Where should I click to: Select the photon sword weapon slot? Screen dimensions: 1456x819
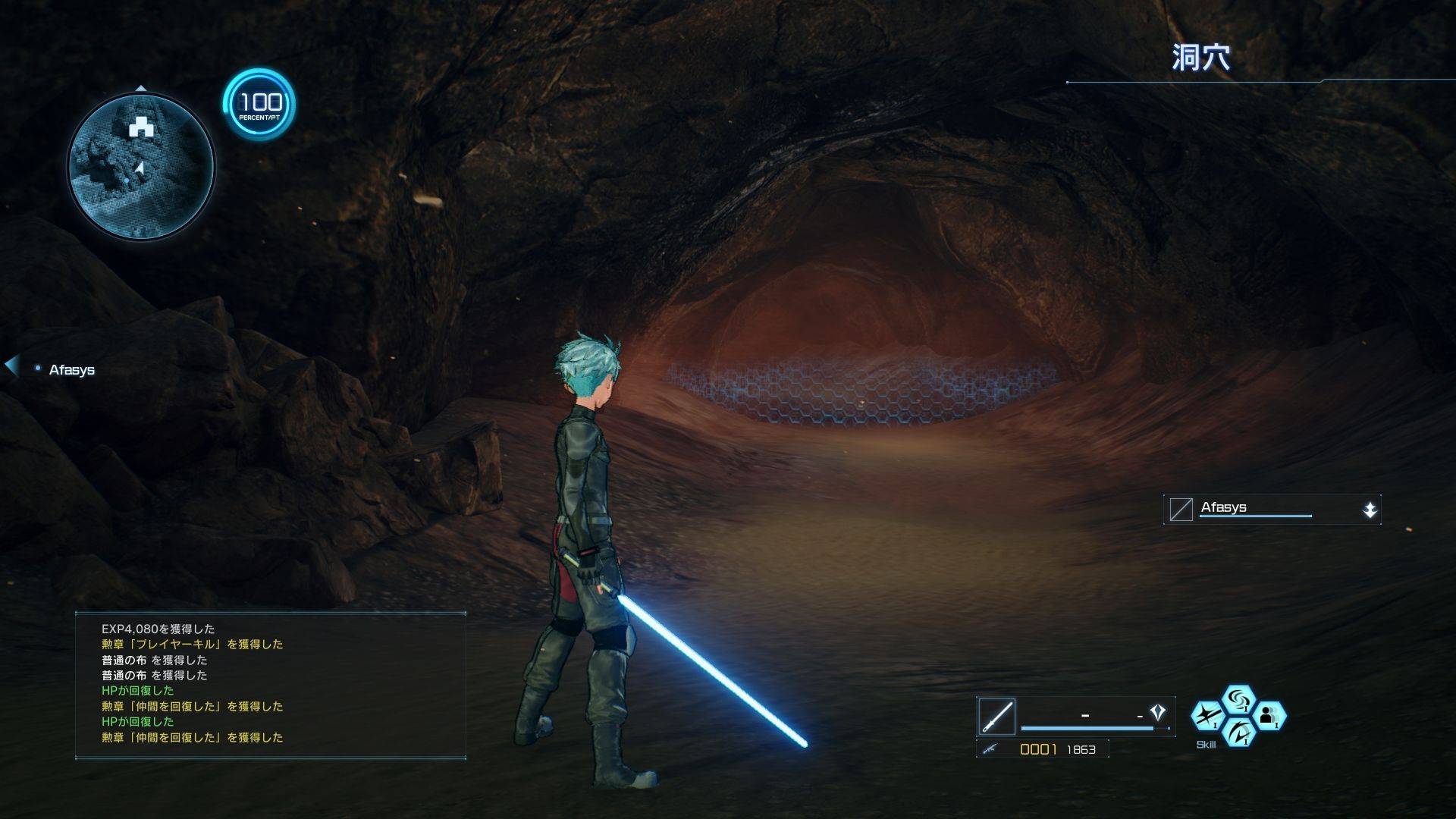tap(996, 716)
